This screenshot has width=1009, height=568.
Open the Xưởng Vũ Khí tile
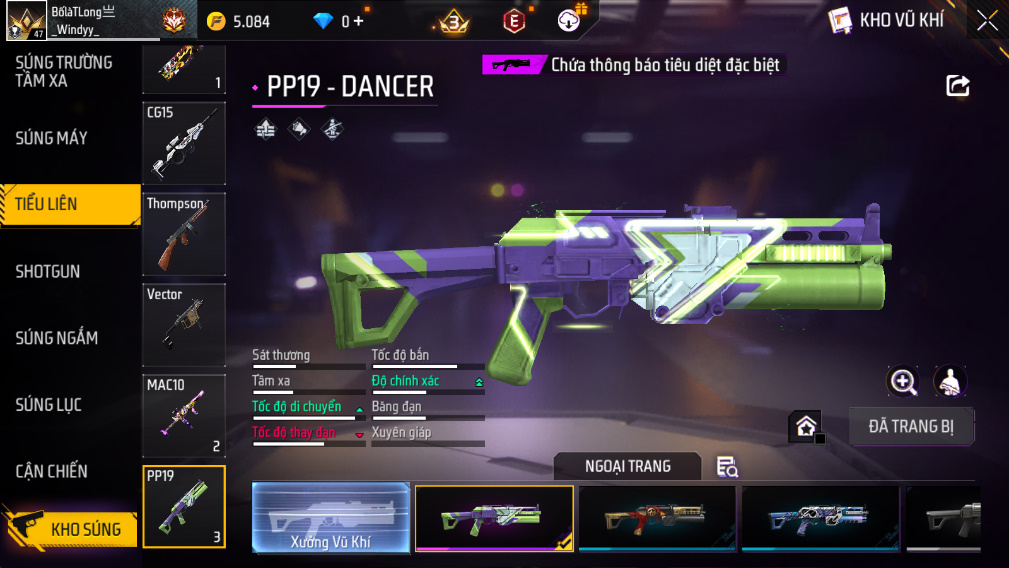coord(331,518)
